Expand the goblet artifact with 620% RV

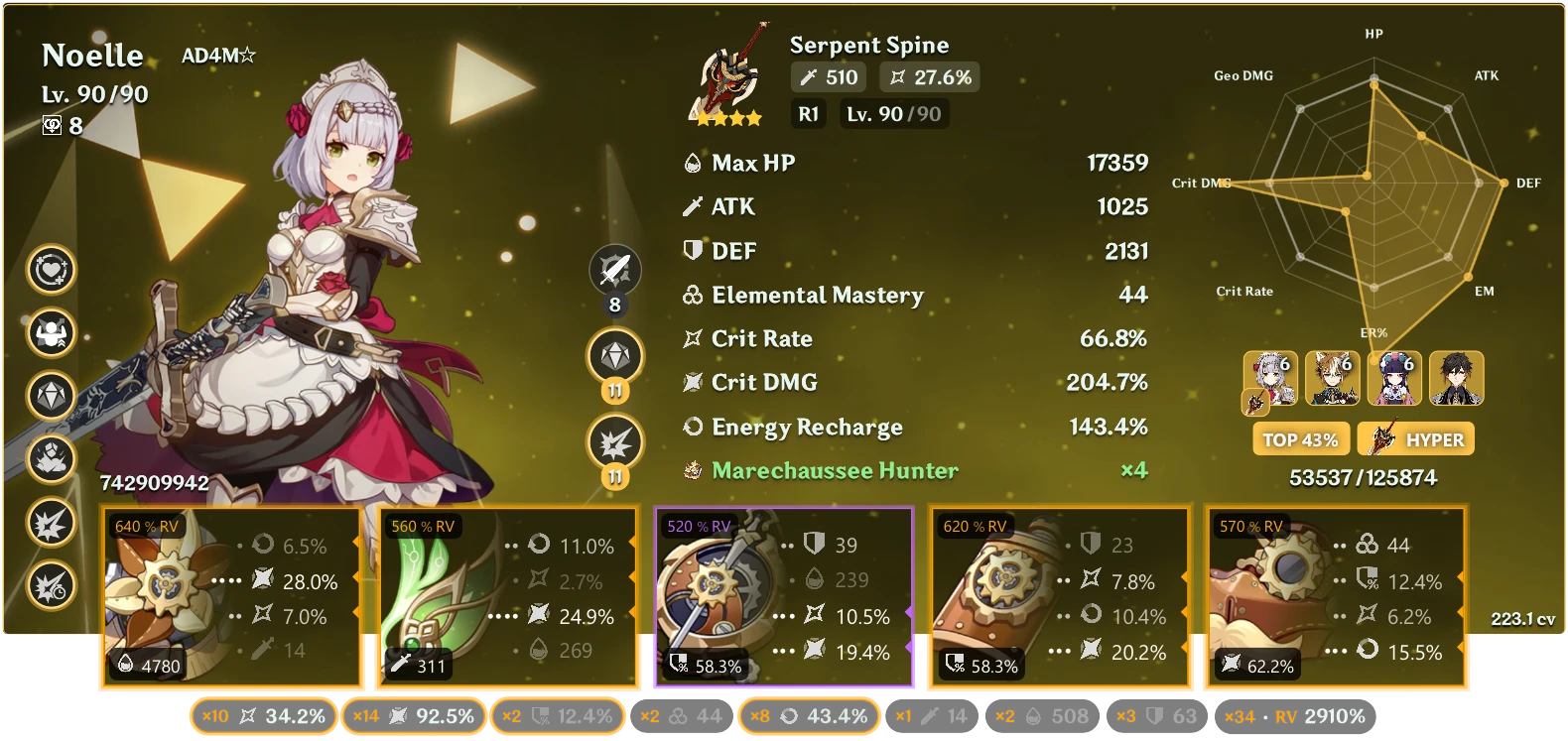[x=1058, y=593]
